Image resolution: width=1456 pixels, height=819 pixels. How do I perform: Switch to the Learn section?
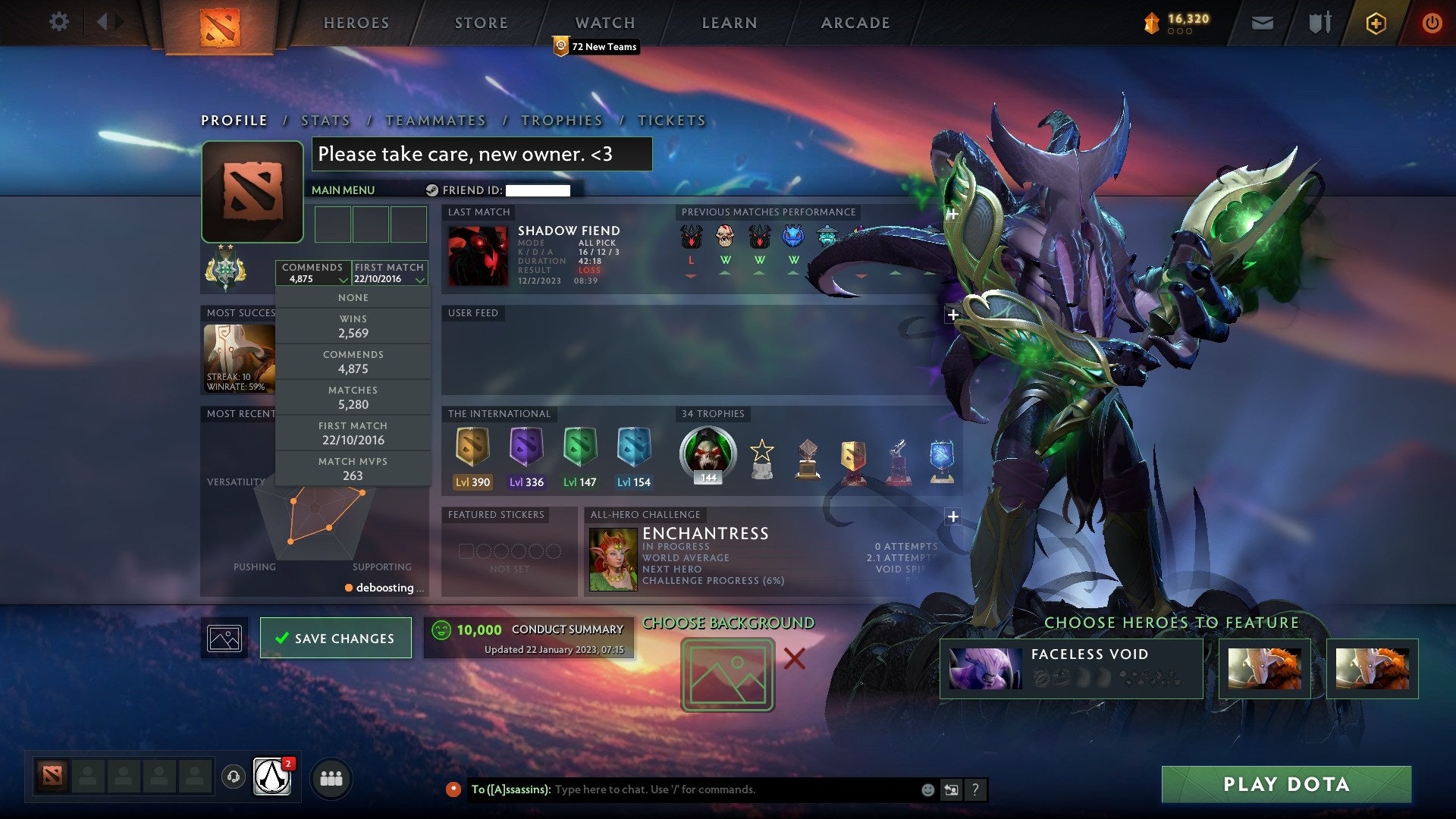[729, 23]
